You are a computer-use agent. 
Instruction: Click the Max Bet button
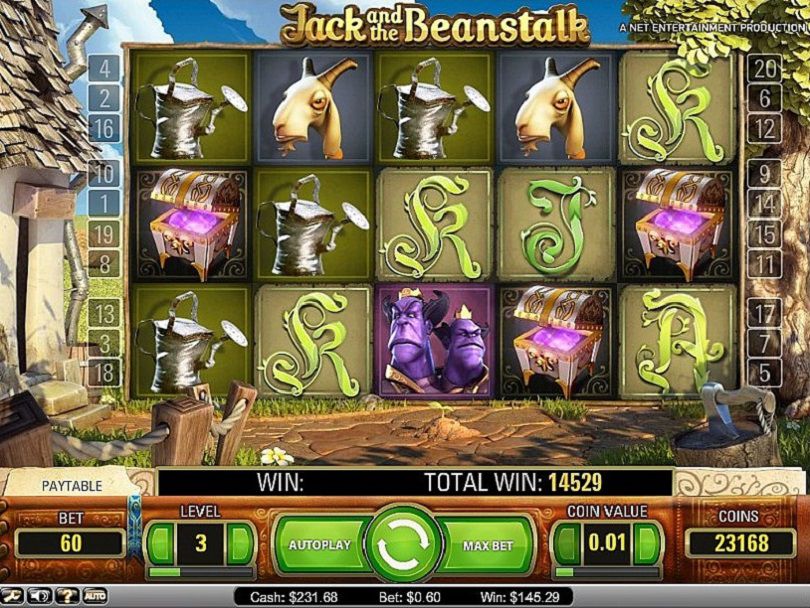pyautogui.click(x=489, y=545)
